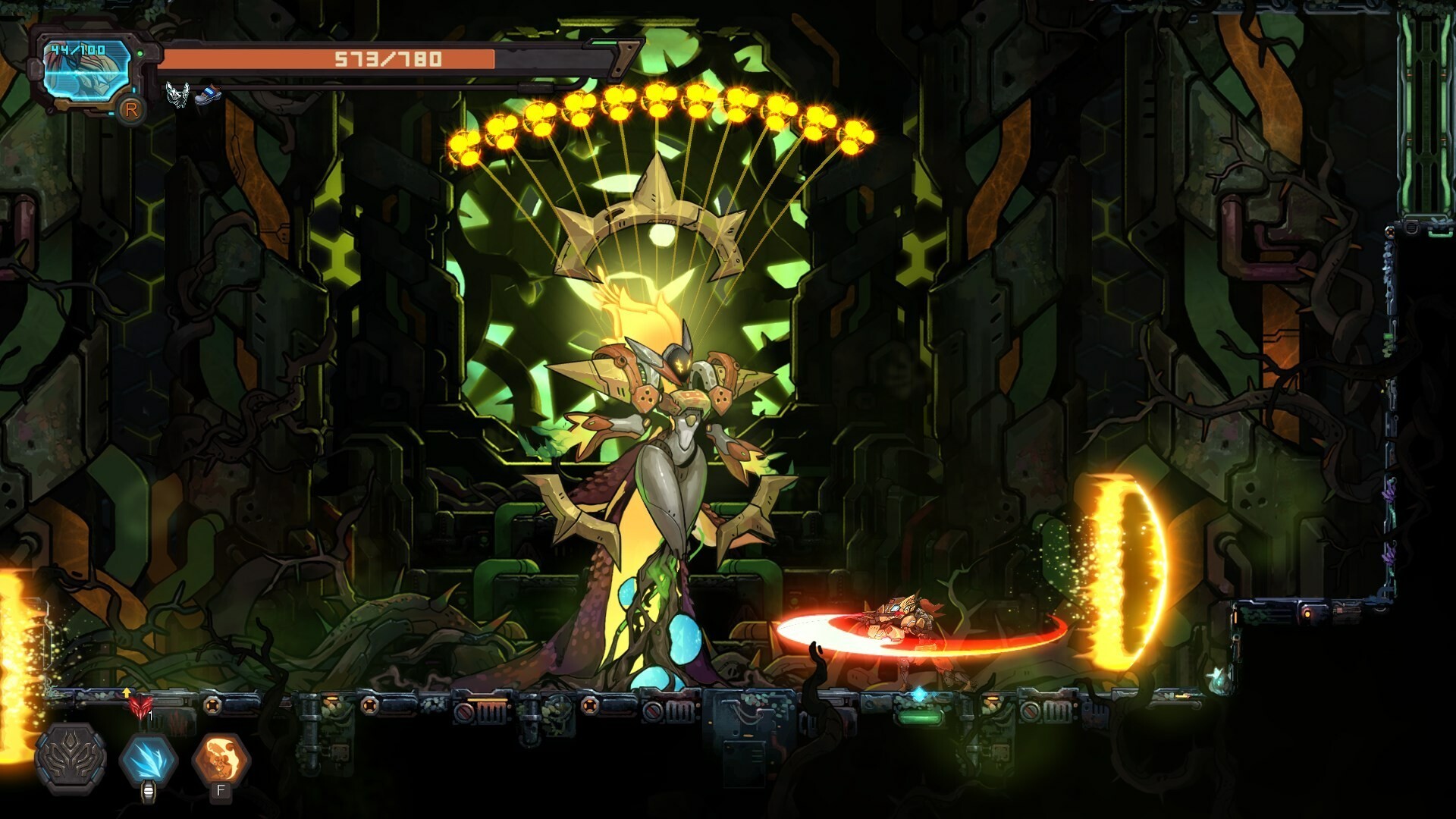Click the character portrait panel
Screen dimensions: 1456x819
click(85, 71)
